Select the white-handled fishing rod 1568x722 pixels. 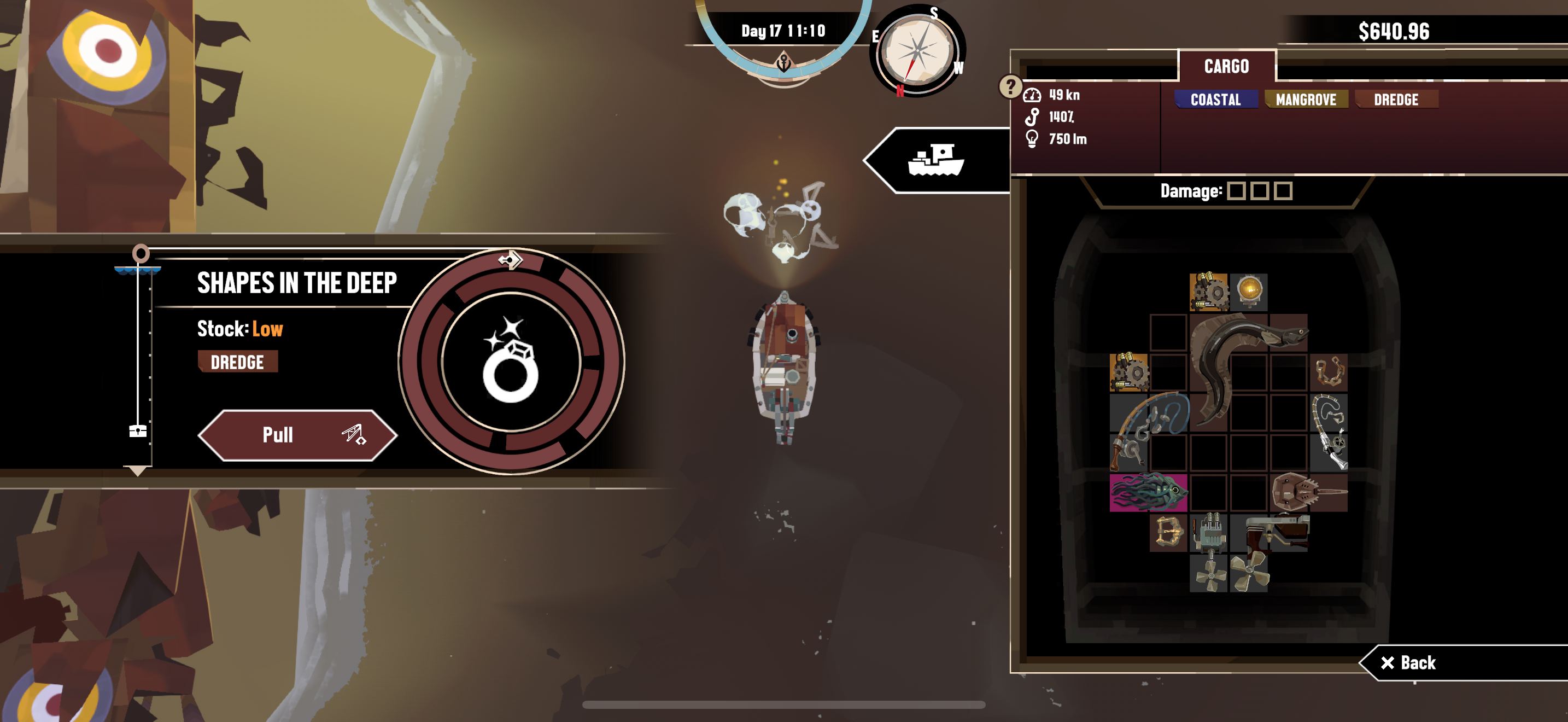pos(1330,432)
